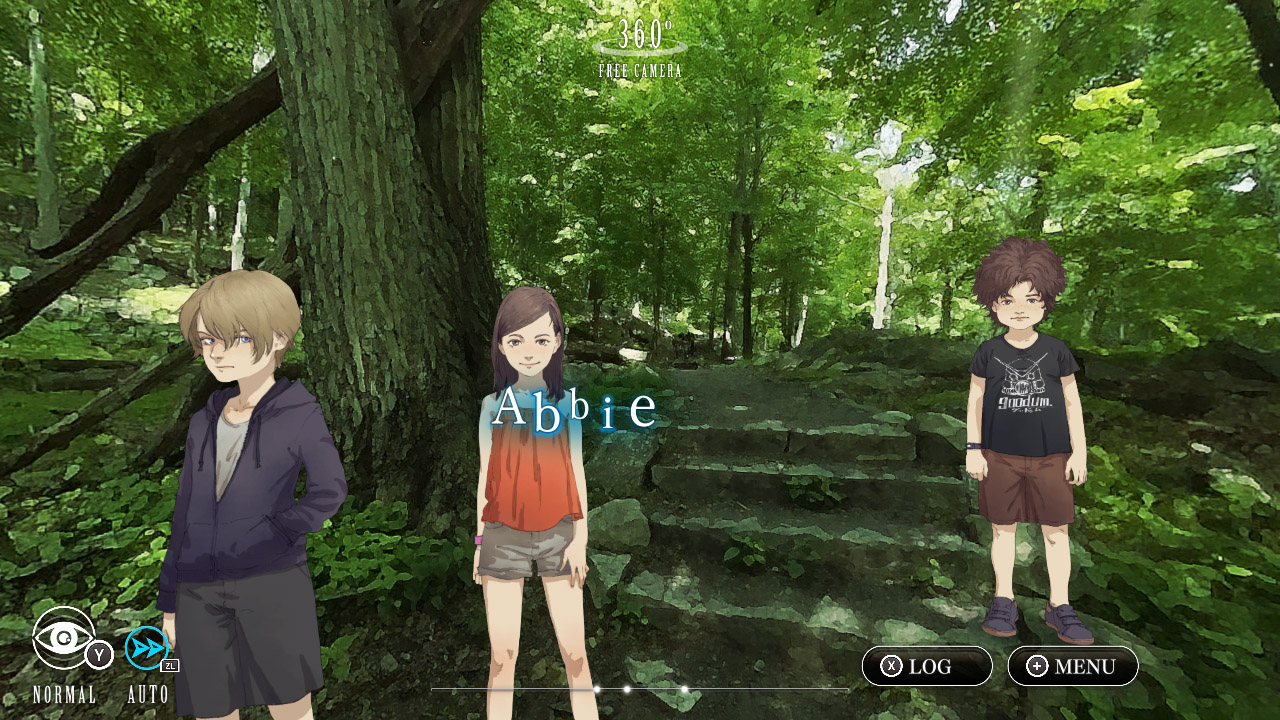Image resolution: width=1280 pixels, height=720 pixels.
Task: Click the middle dot marker on the timeline
Action: [x=626, y=688]
